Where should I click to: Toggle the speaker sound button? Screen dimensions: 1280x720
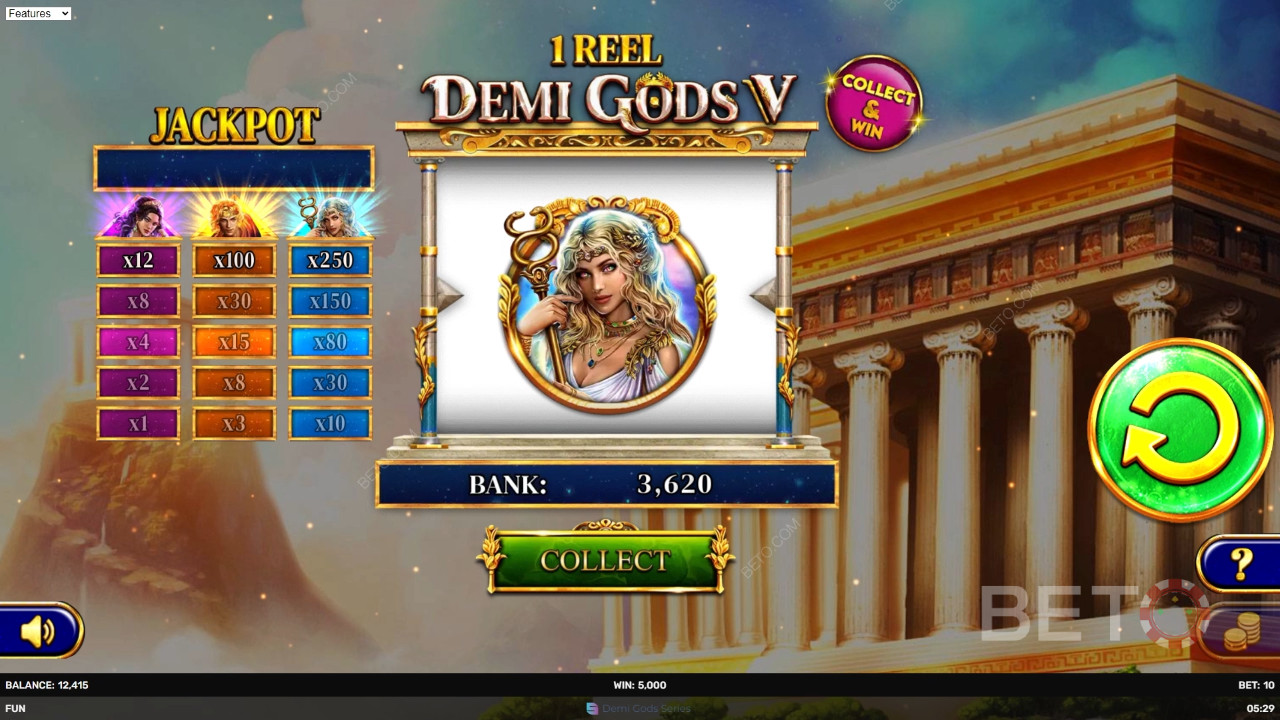(38, 631)
